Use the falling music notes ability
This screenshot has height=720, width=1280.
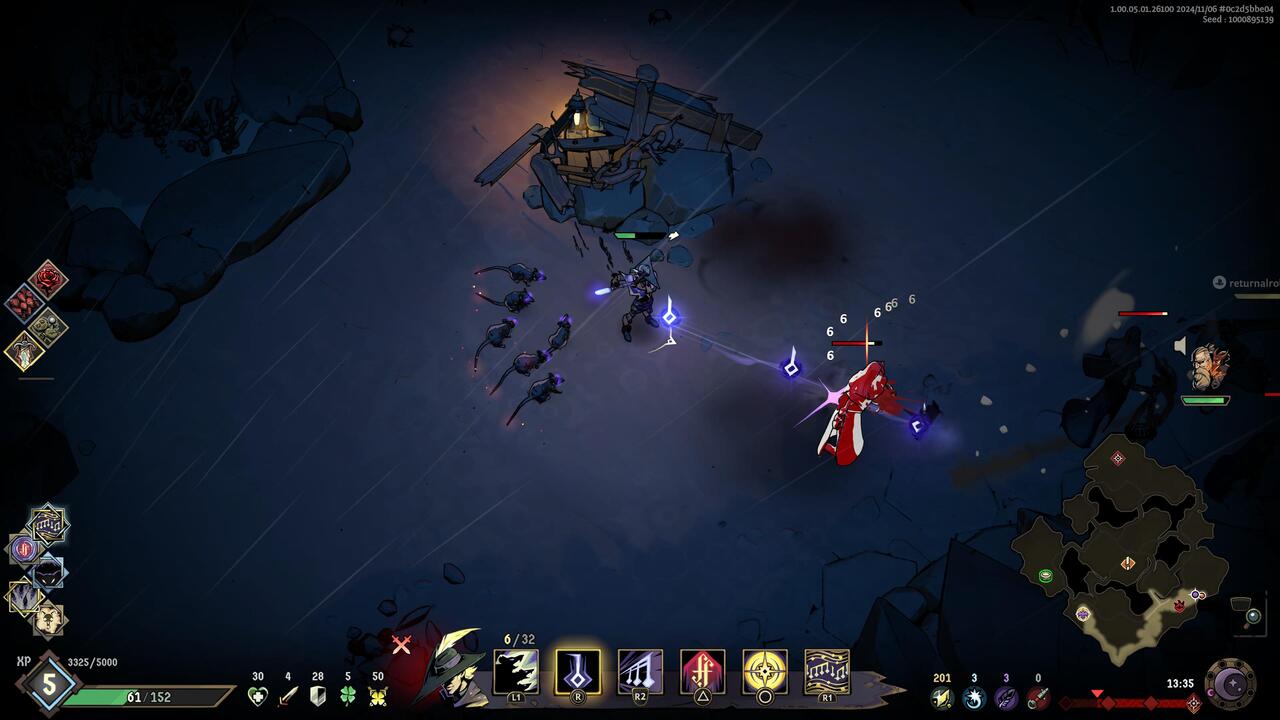640,671
